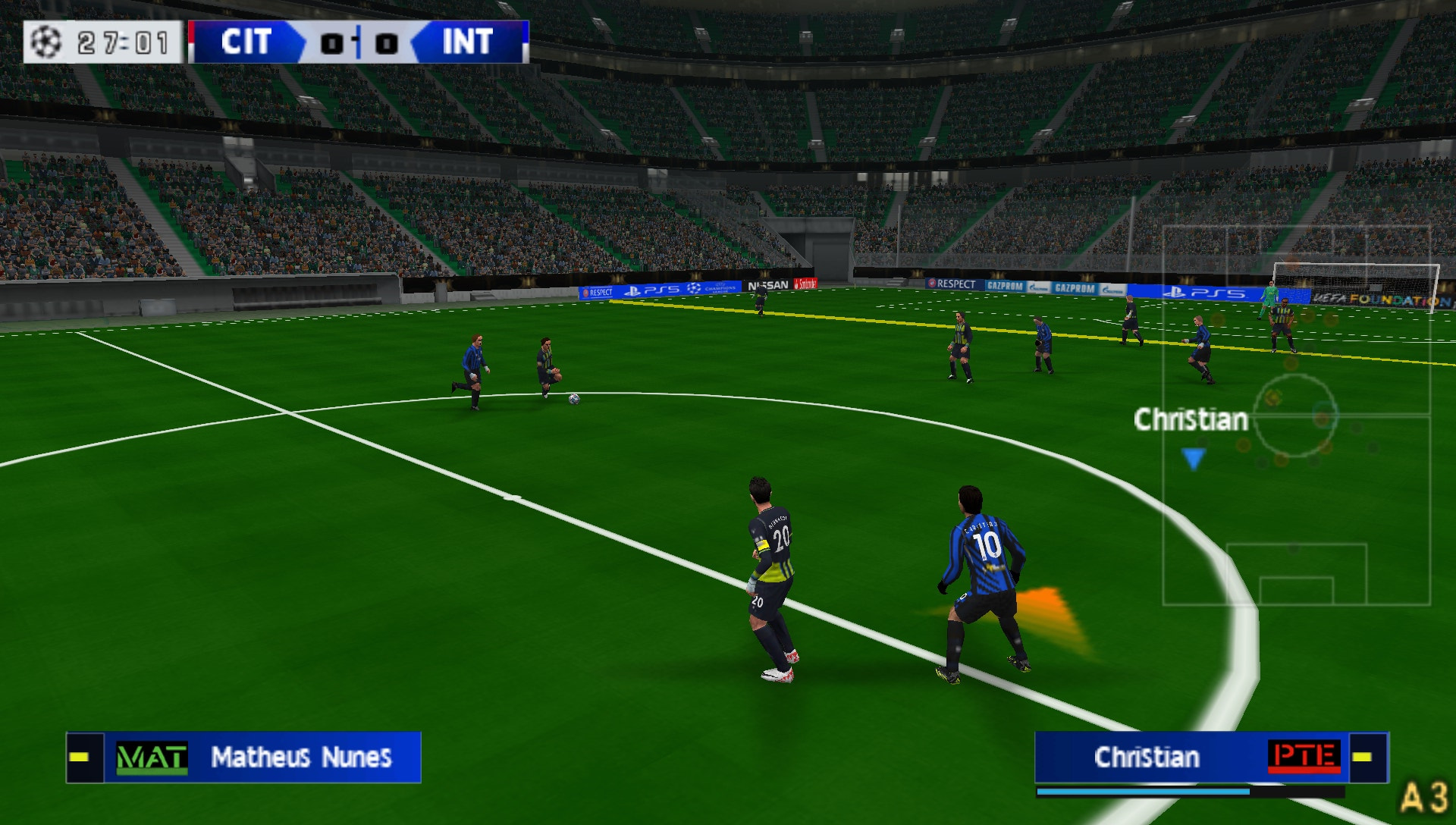Click the MAT position badge for Matheus Nunes

coord(151,756)
